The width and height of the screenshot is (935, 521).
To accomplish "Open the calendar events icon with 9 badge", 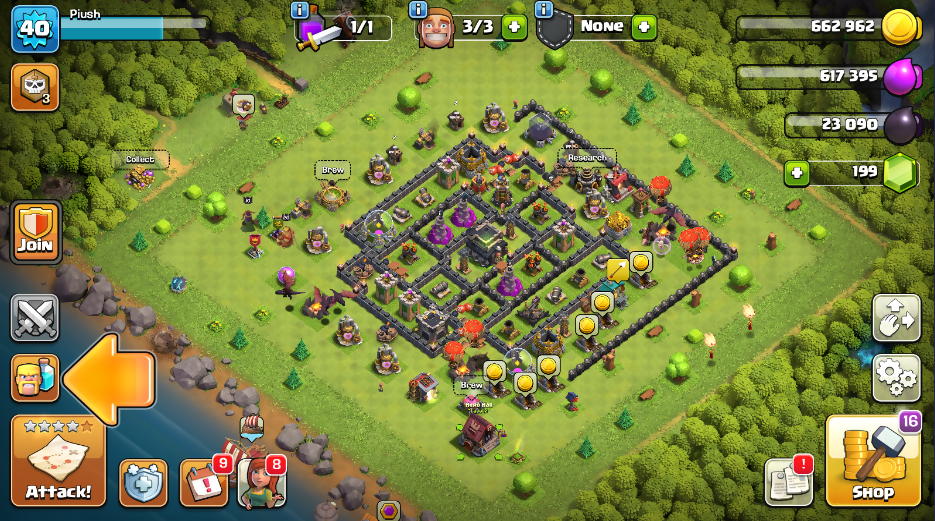I will (204, 483).
